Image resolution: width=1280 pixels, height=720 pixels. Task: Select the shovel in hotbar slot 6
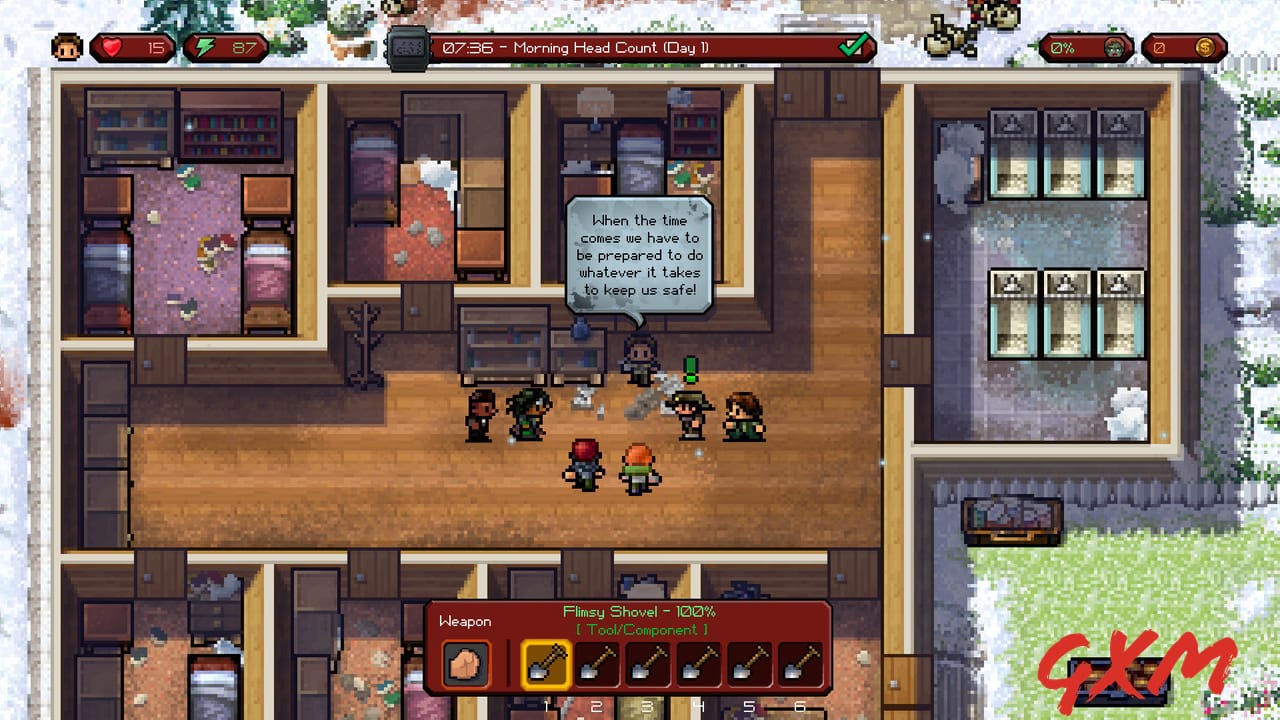point(800,664)
